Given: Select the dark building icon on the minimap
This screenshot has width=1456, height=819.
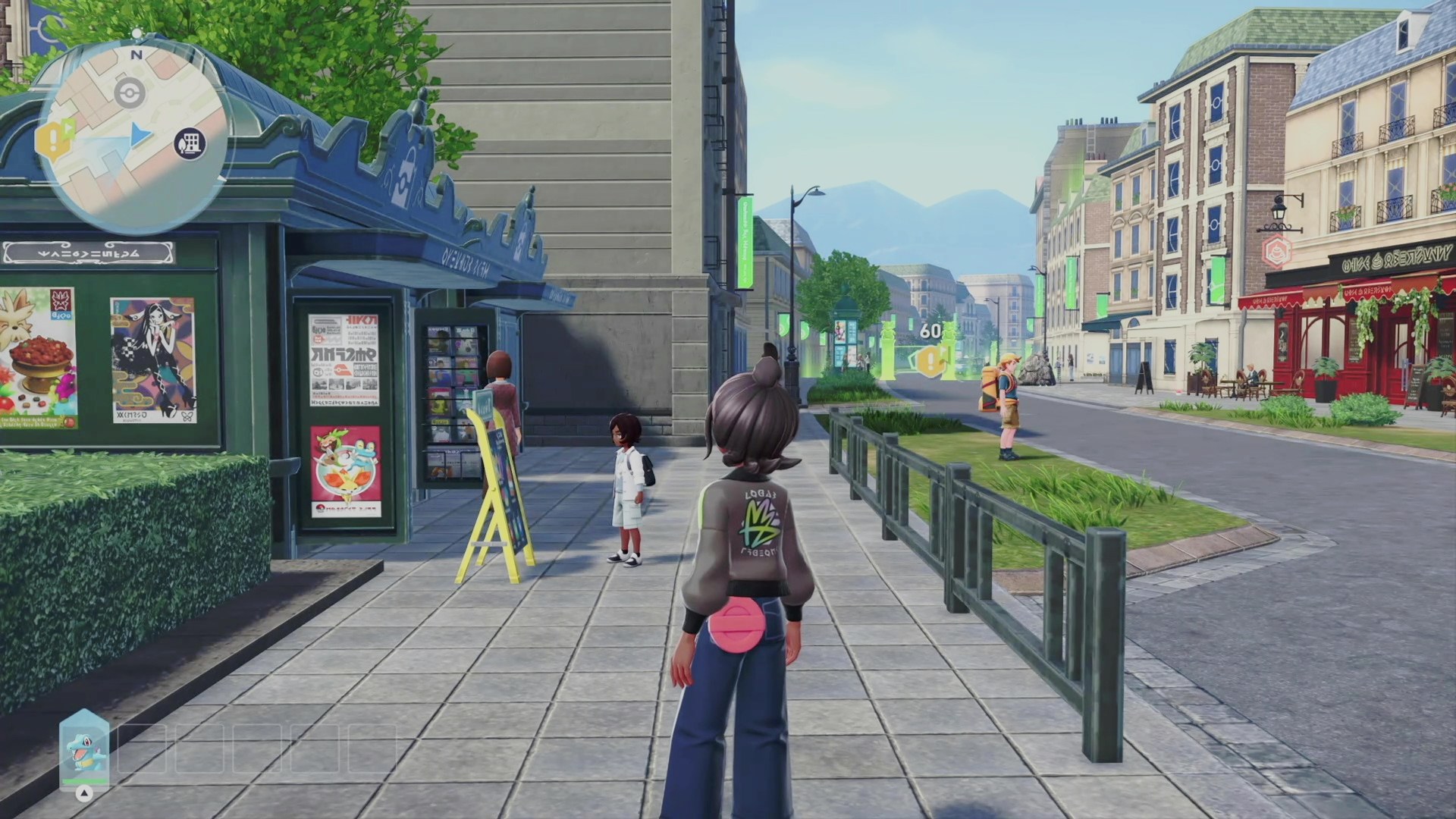Looking at the screenshot, I should click(x=190, y=142).
